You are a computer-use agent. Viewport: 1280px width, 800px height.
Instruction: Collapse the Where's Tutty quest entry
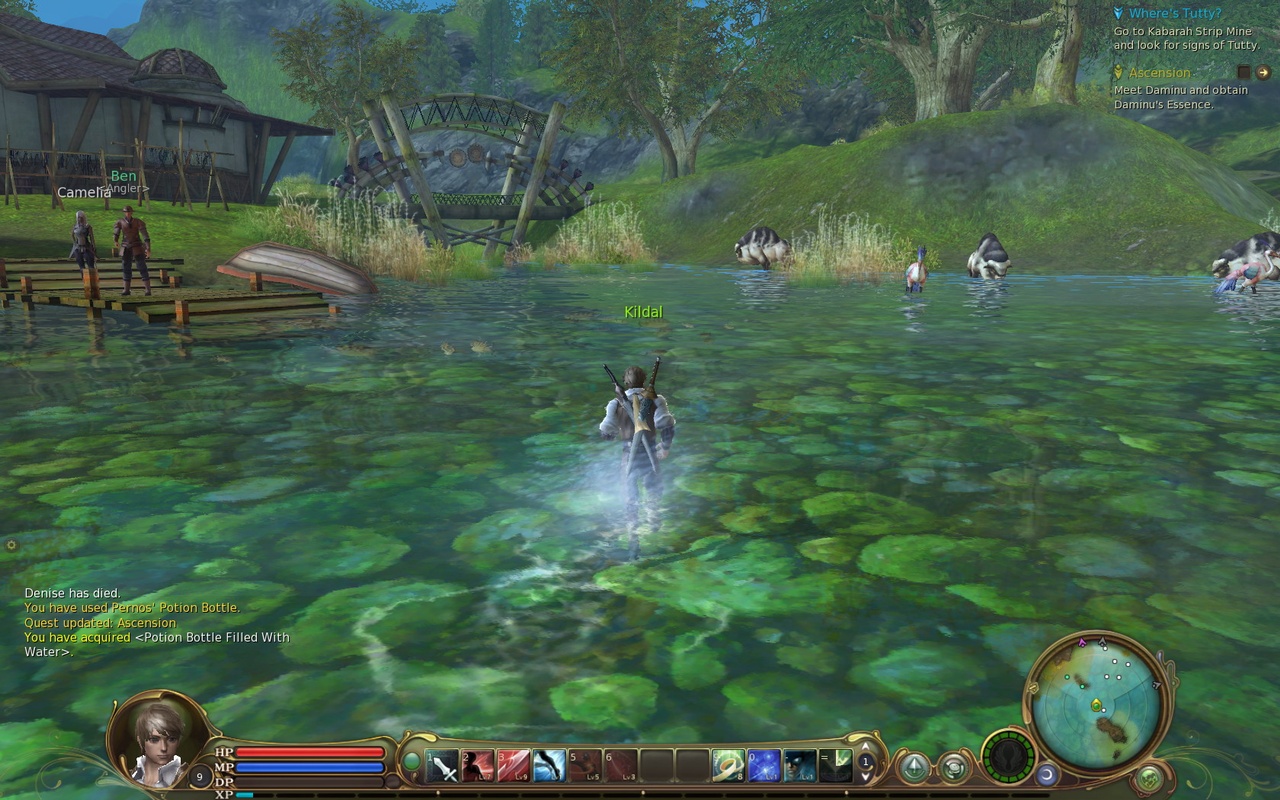coord(1119,13)
